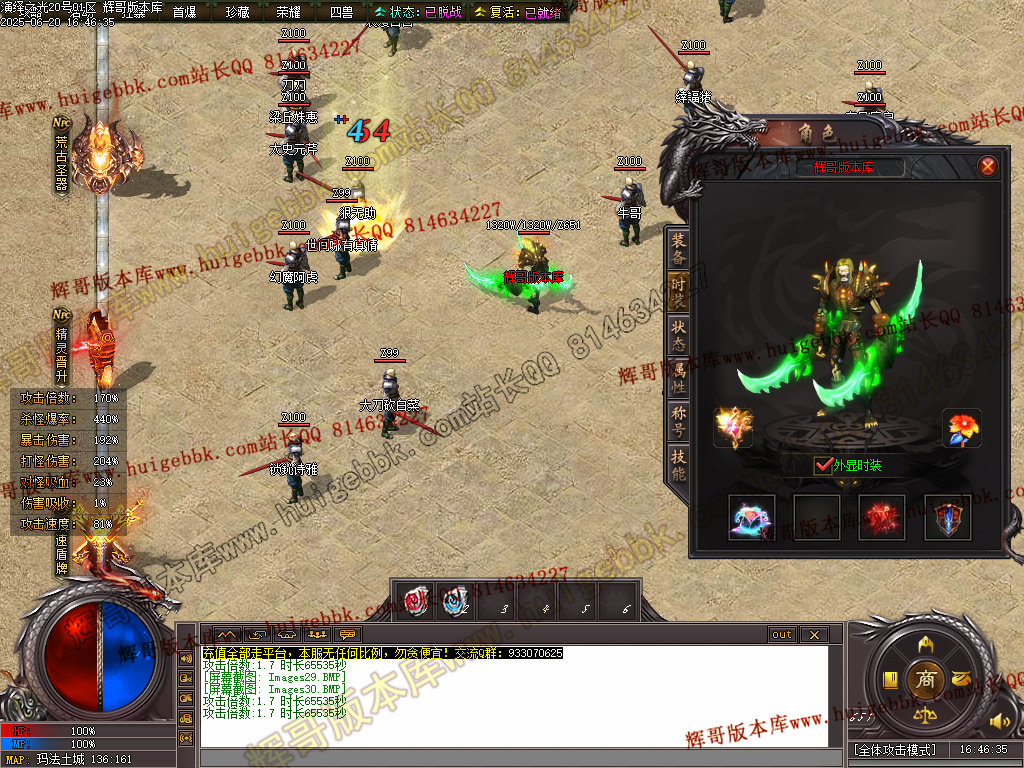Select the 属性 attributes tab
The width and height of the screenshot is (1024, 768).
click(679, 377)
